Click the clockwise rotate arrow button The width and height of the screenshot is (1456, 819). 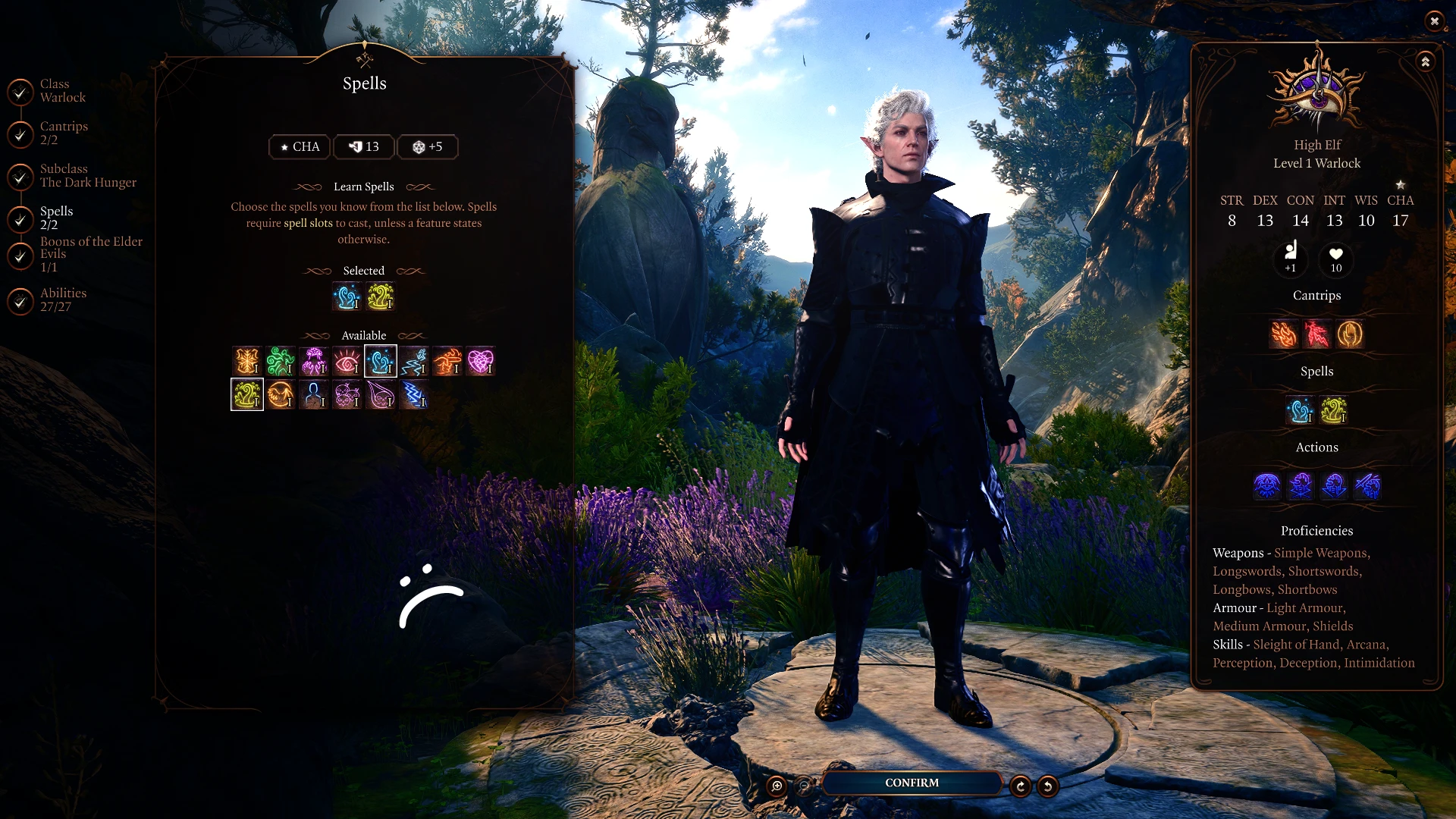(x=1021, y=786)
